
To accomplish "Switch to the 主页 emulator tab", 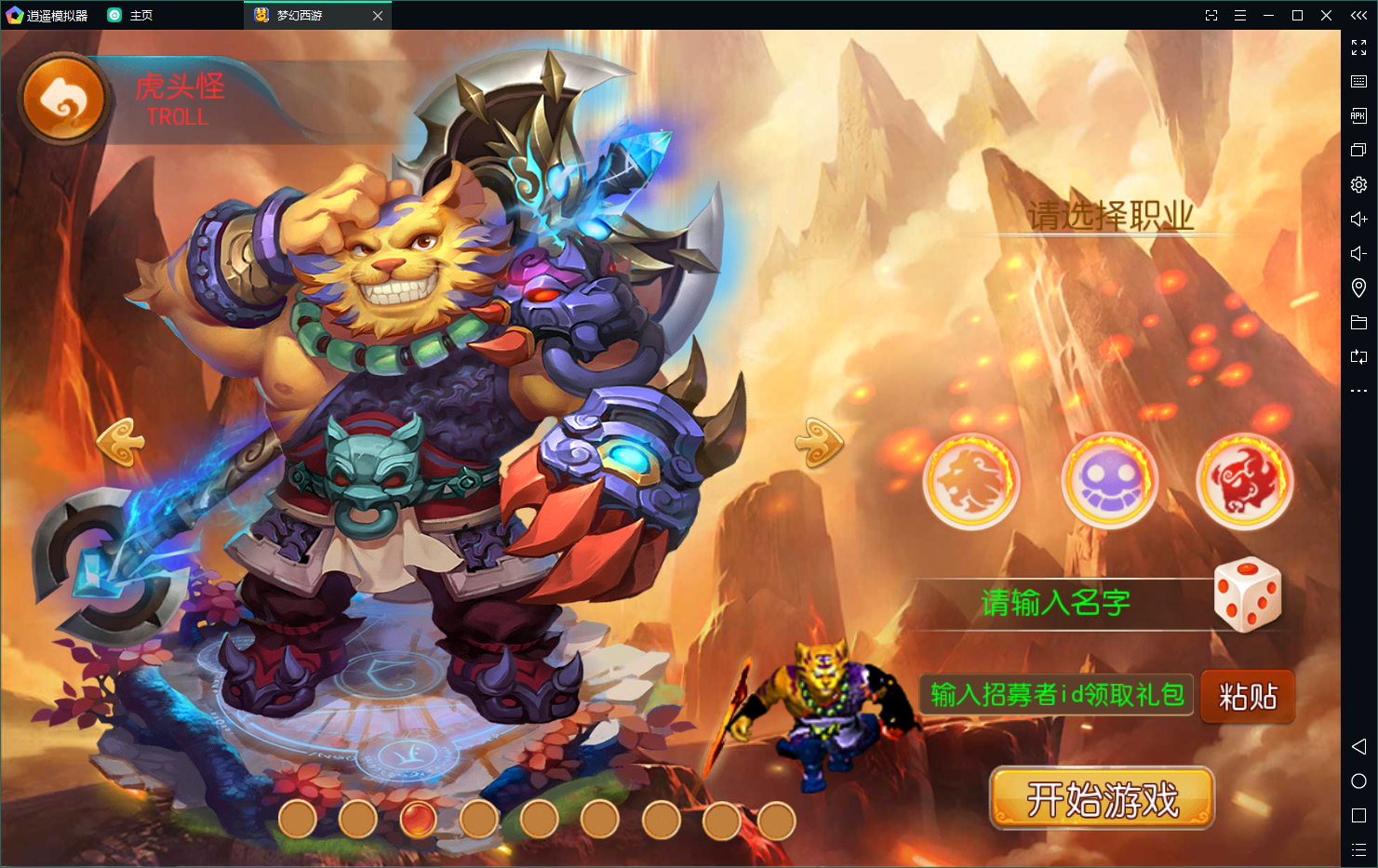I will click(140, 16).
